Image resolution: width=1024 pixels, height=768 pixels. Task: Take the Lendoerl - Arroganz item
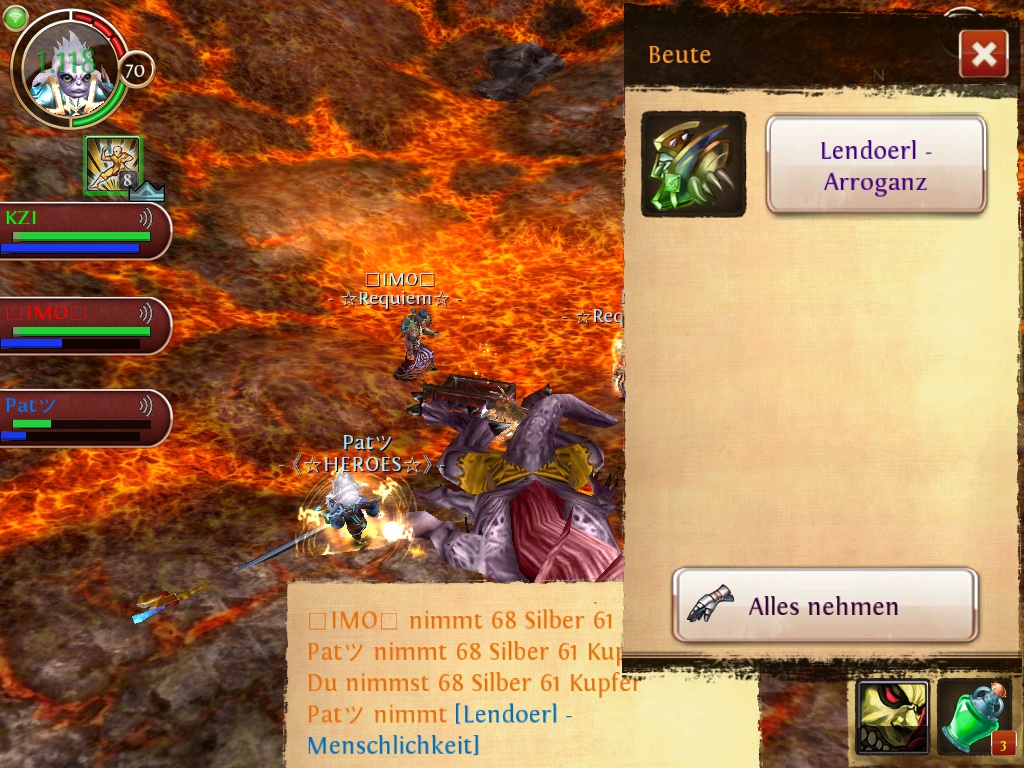[x=876, y=165]
